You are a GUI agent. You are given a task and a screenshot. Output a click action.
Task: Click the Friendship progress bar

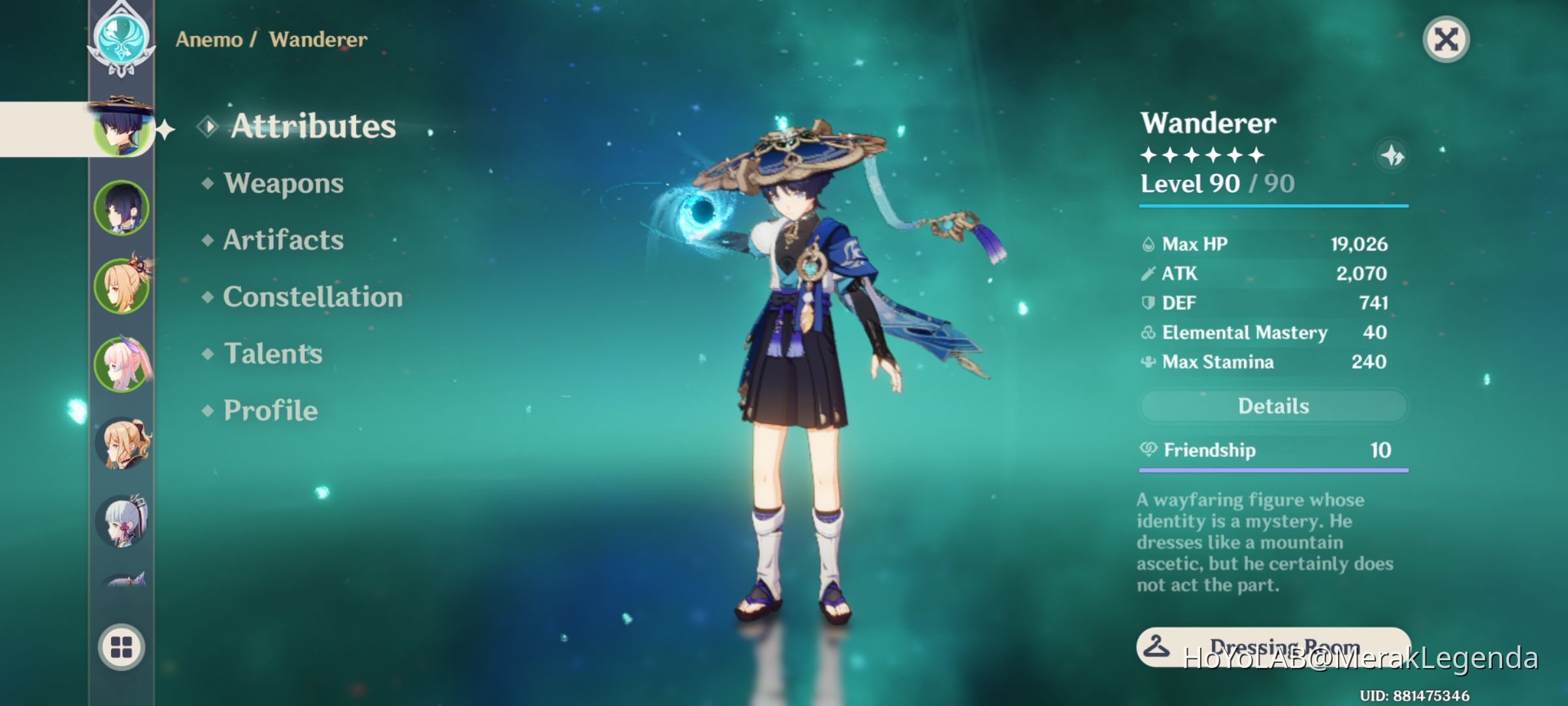point(1273,469)
